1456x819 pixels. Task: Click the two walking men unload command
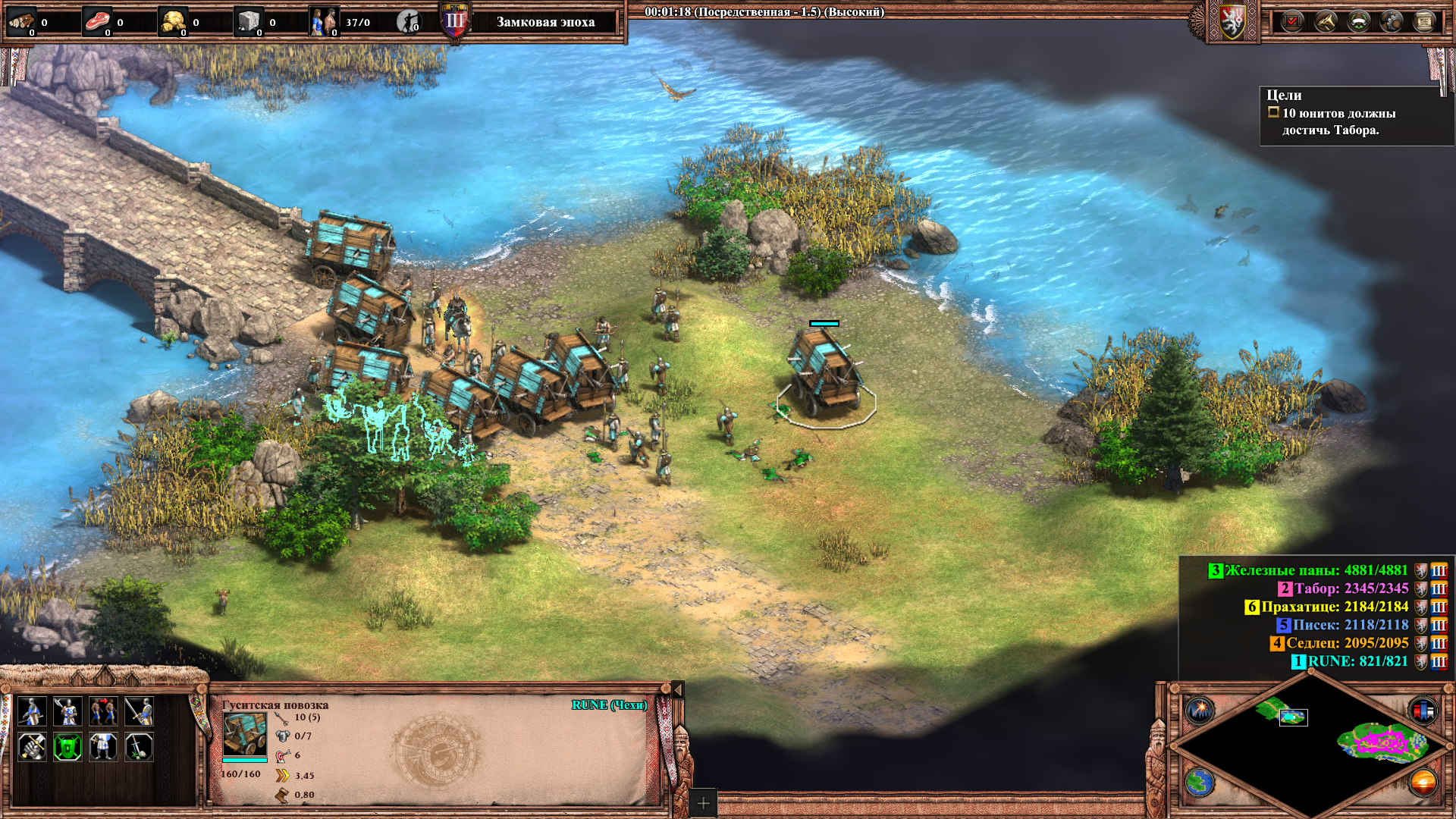click(103, 711)
